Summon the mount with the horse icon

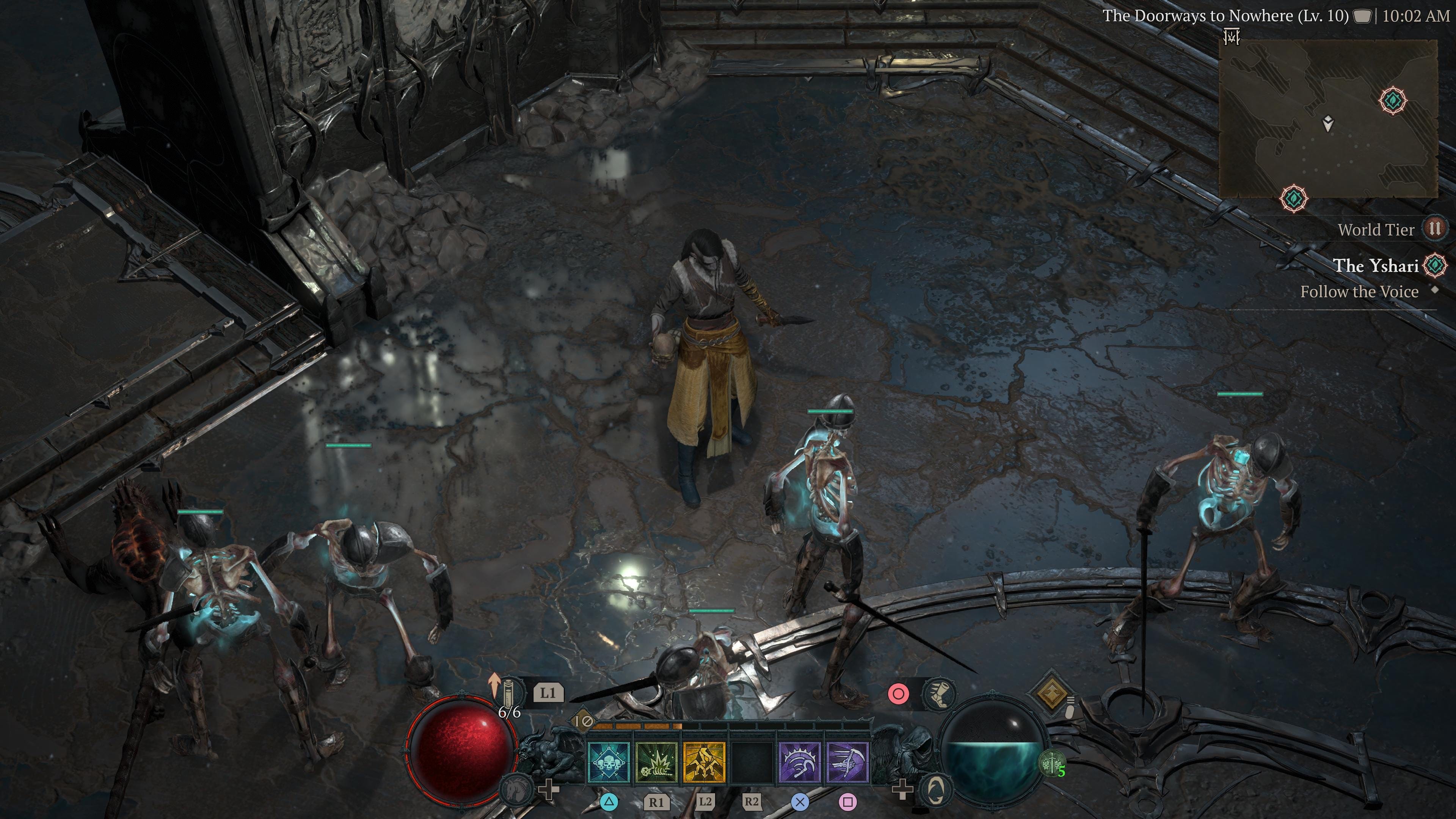point(516,789)
